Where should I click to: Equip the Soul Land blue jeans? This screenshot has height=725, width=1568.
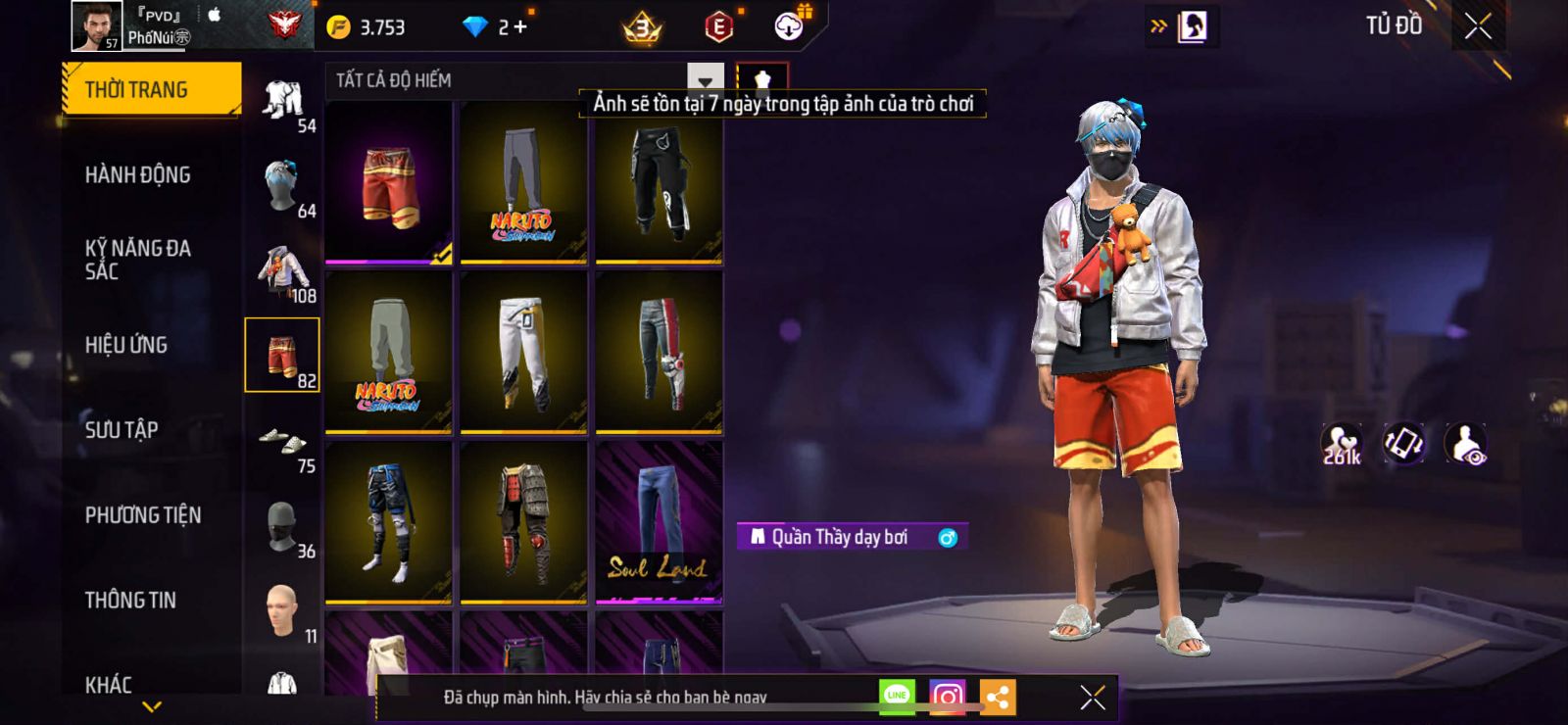coord(659,521)
